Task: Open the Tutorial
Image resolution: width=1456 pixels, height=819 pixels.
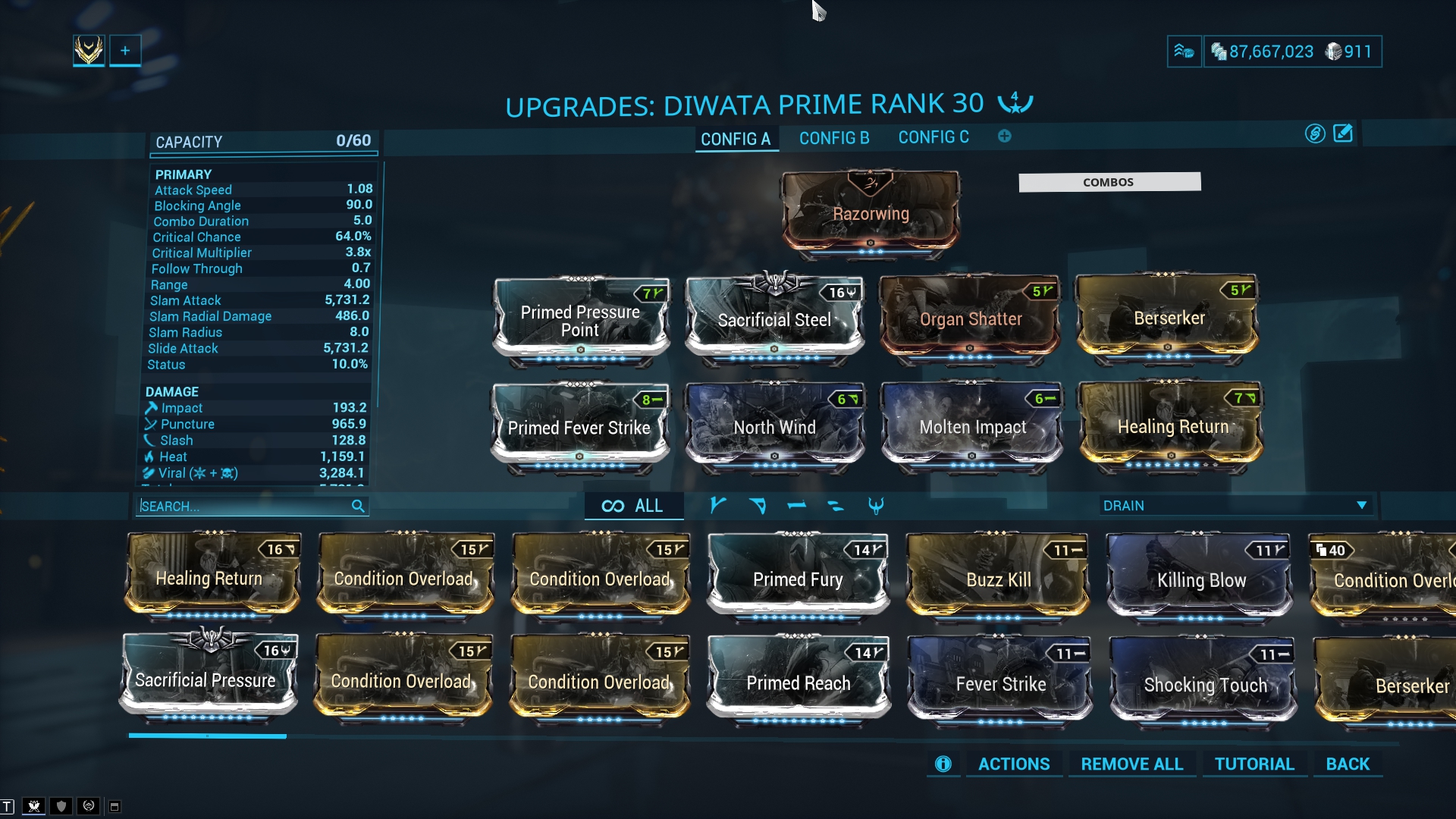Action: (x=1254, y=764)
